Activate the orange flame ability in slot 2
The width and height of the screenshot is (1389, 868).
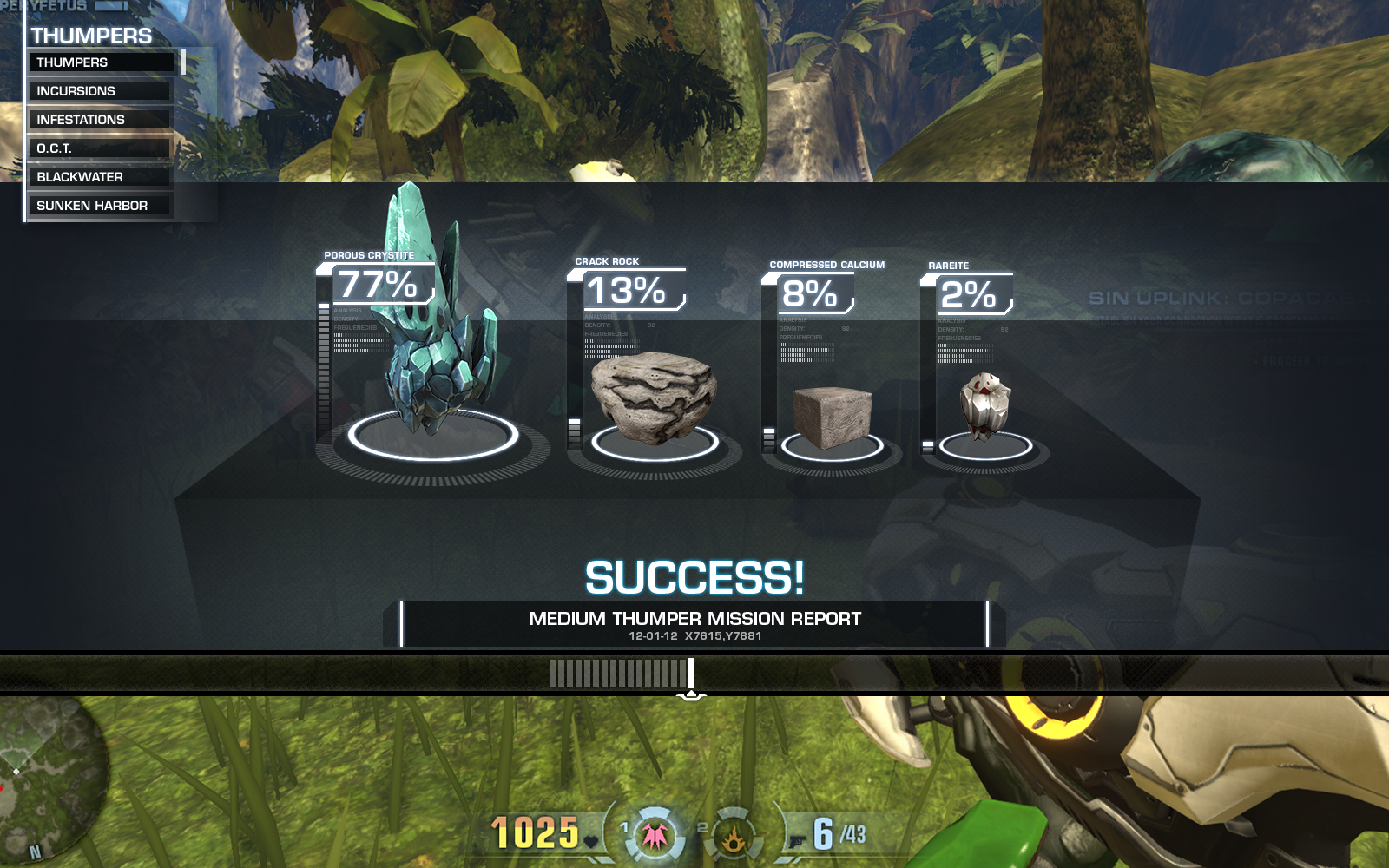click(x=734, y=835)
